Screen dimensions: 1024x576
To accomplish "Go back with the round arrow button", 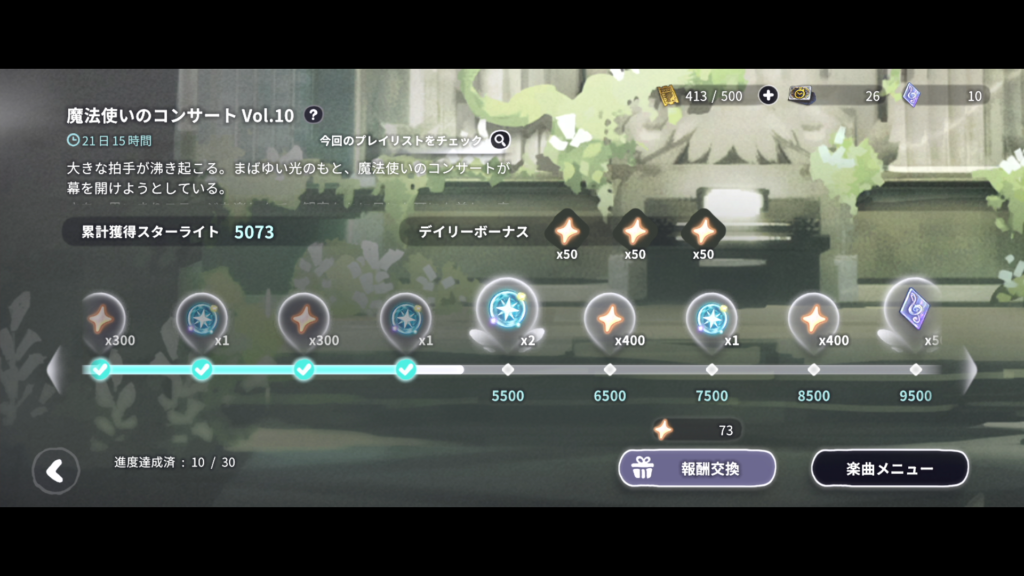I will 56,471.
